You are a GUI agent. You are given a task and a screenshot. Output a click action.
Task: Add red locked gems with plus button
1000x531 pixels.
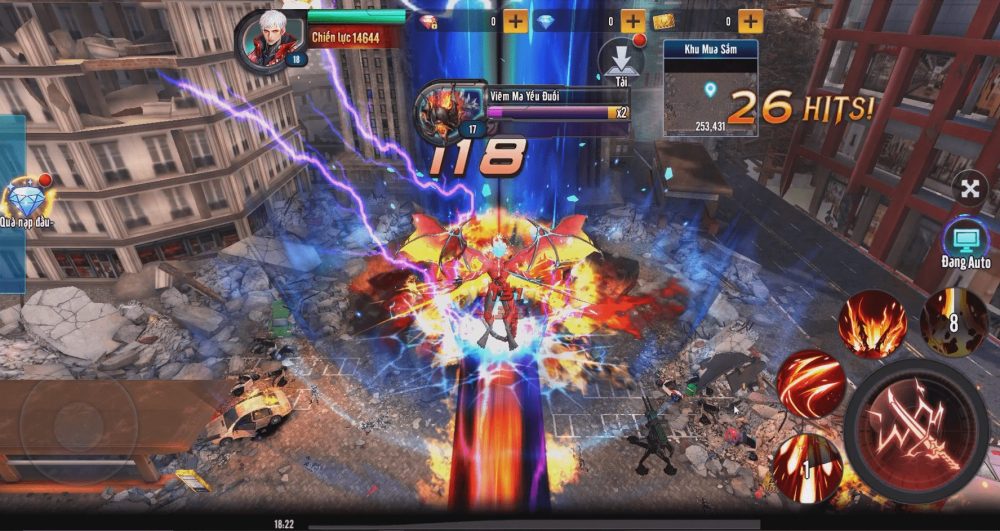click(x=515, y=21)
